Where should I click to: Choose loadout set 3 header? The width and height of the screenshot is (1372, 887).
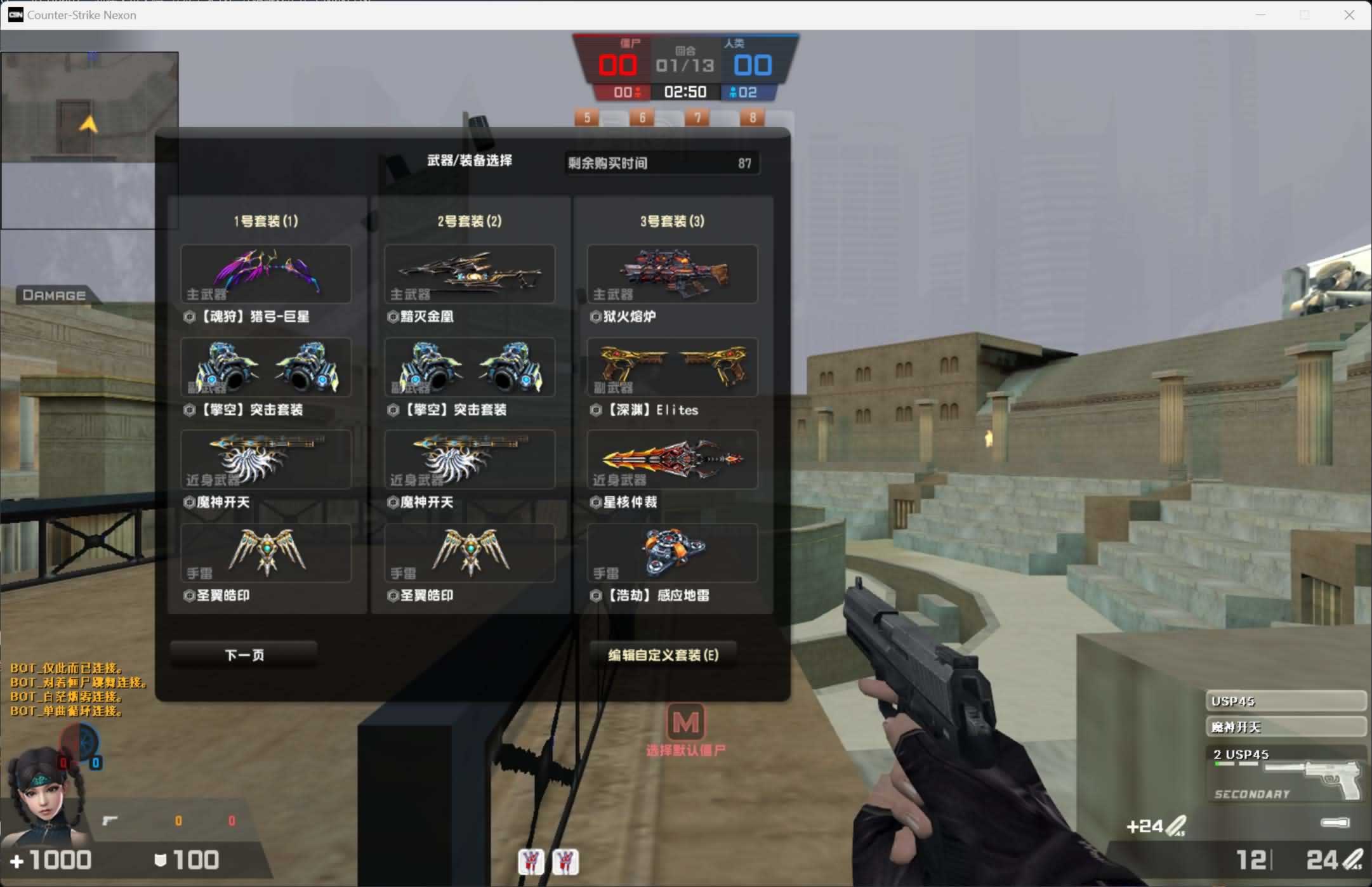click(672, 221)
